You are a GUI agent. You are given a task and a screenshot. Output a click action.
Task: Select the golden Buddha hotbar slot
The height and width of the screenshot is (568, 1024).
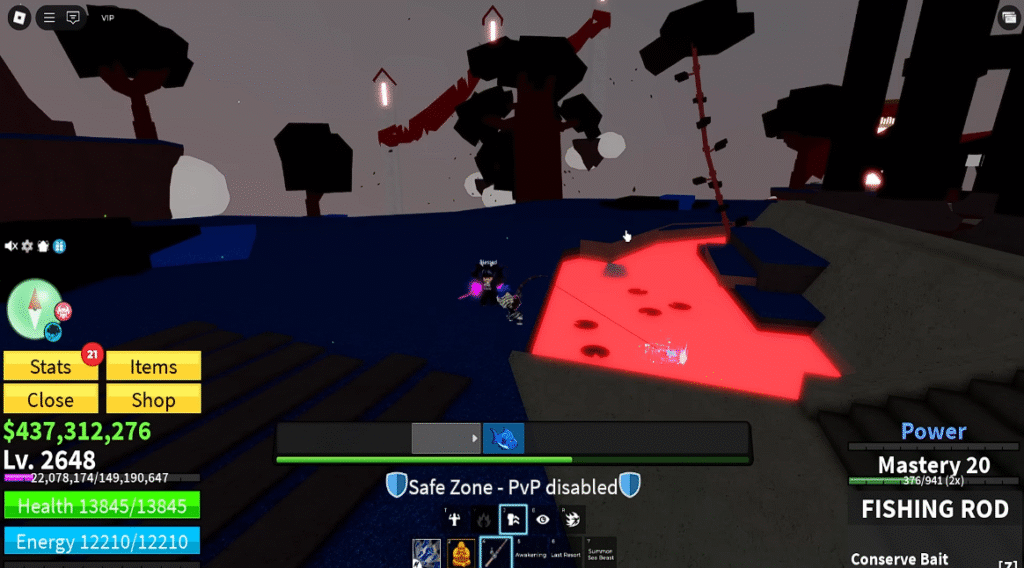coord(461,553)
